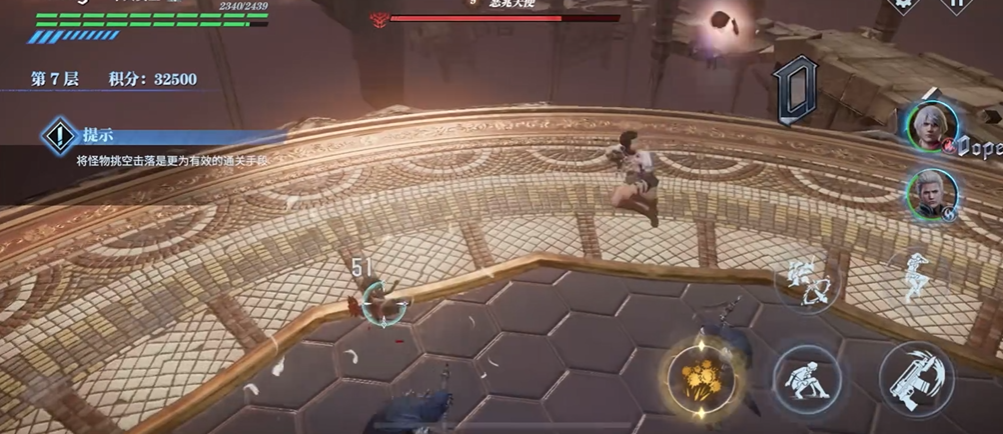The width and height of the screenshot is (1003, 434).
Task: Trigger the spinning weapon skill
Action: 806,283
